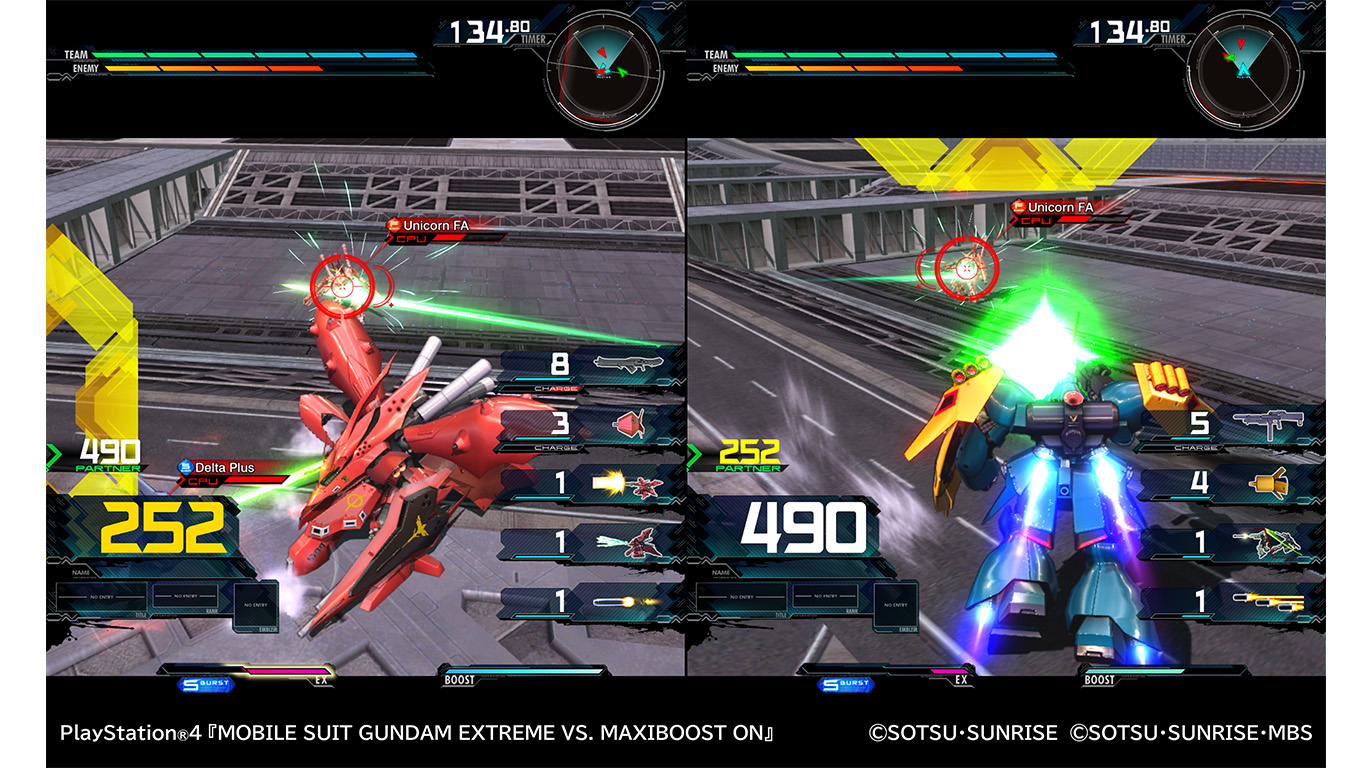Viewport: 1366px width, 768px height.
Task: Choose the yellow missile pod weapon slot
Action: pyautogui.click(x=1266, y=484)
